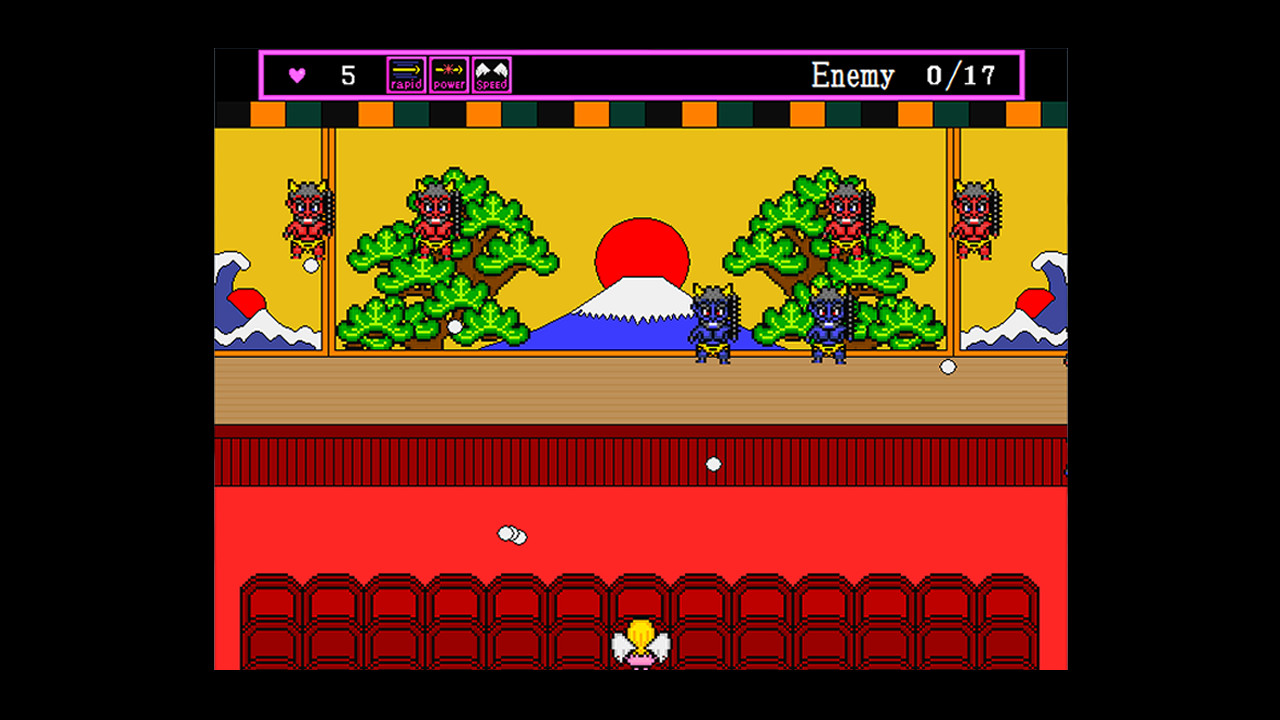Click the pink heart life icon
1280x720 pixels.
point(296,74)
